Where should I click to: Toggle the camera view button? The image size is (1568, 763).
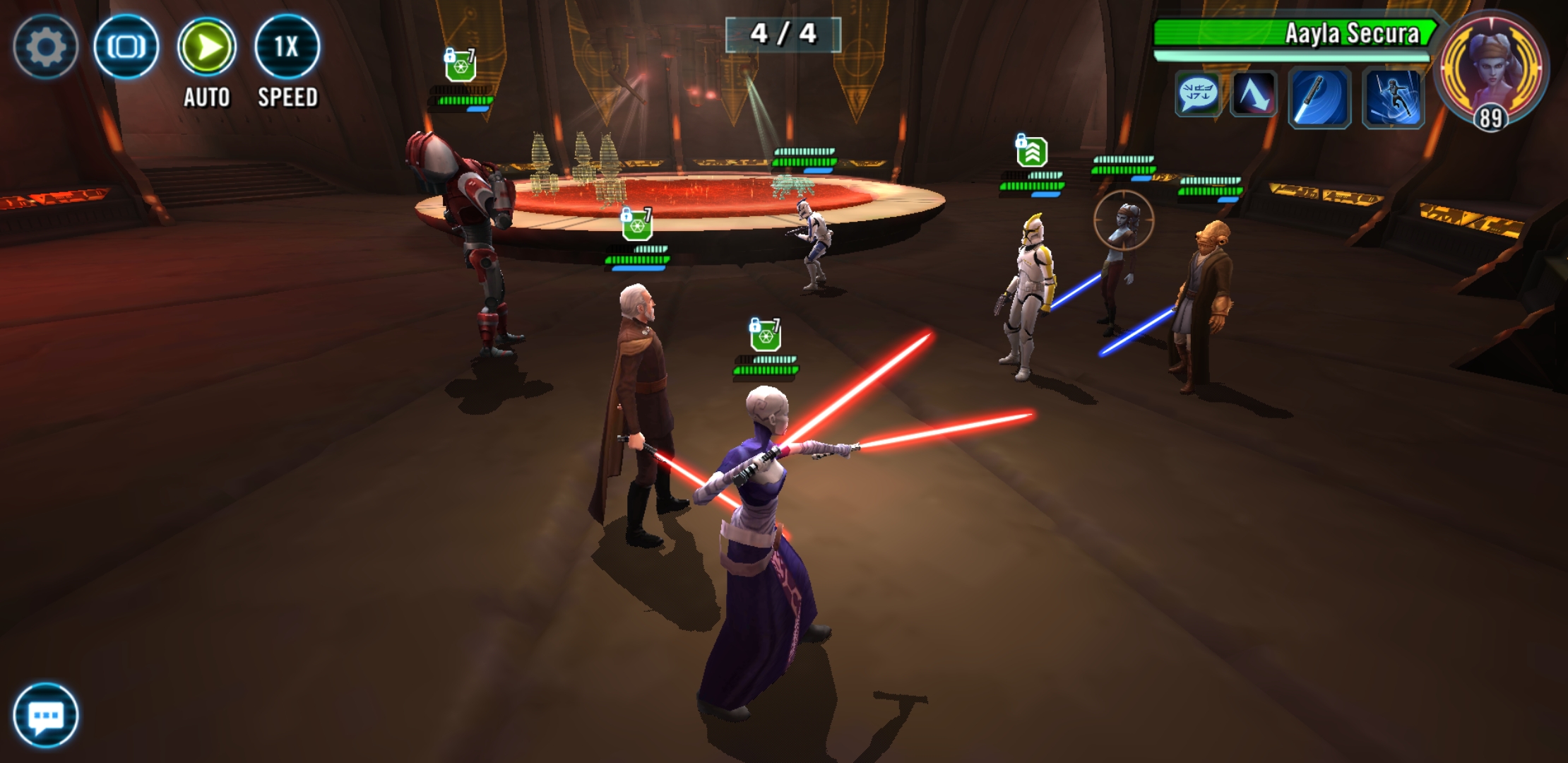tap(126, 47)
